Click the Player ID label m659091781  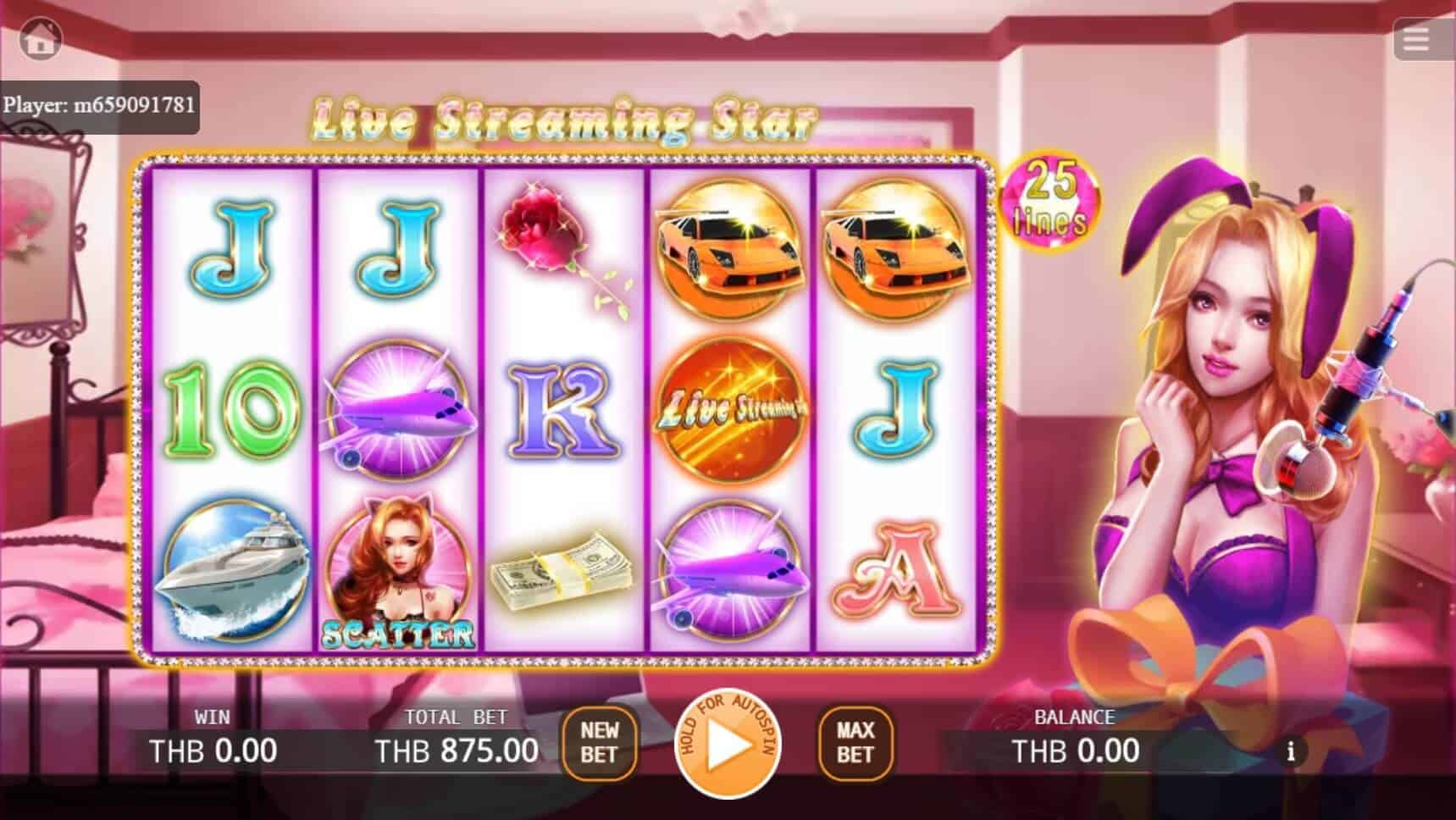(x=102, y=106)
